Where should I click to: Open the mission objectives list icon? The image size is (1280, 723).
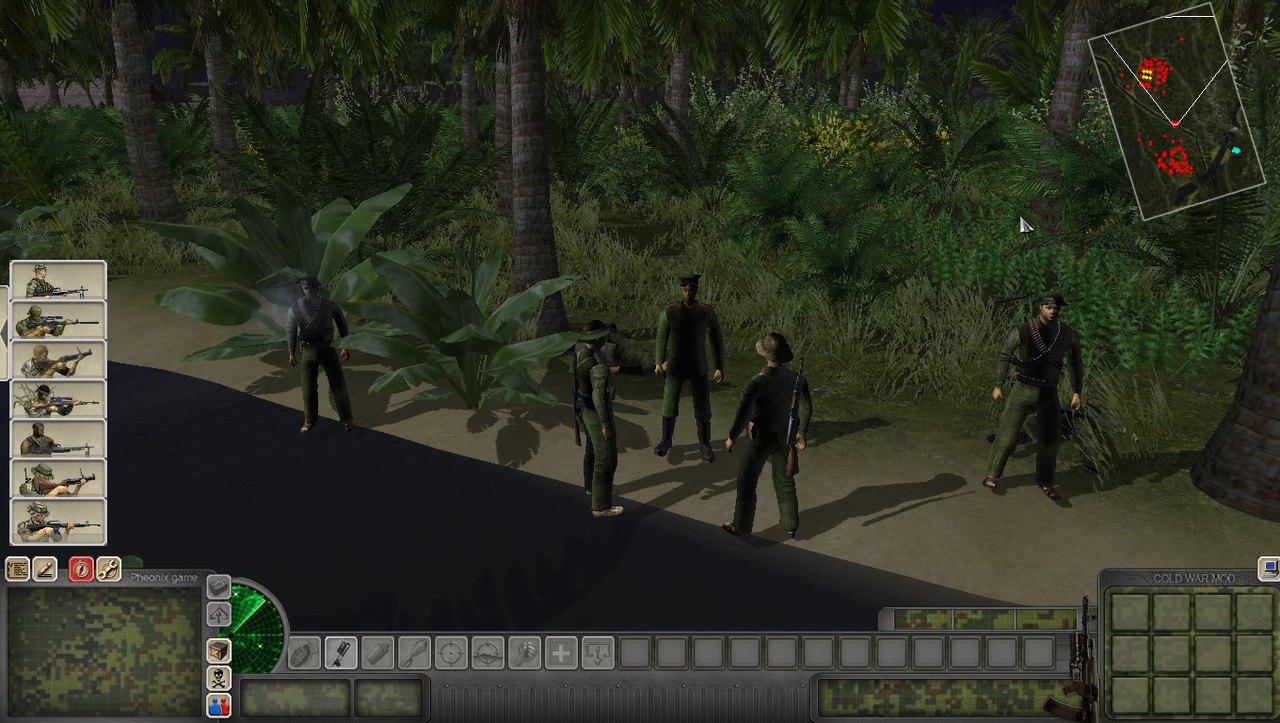pos(17,569)
